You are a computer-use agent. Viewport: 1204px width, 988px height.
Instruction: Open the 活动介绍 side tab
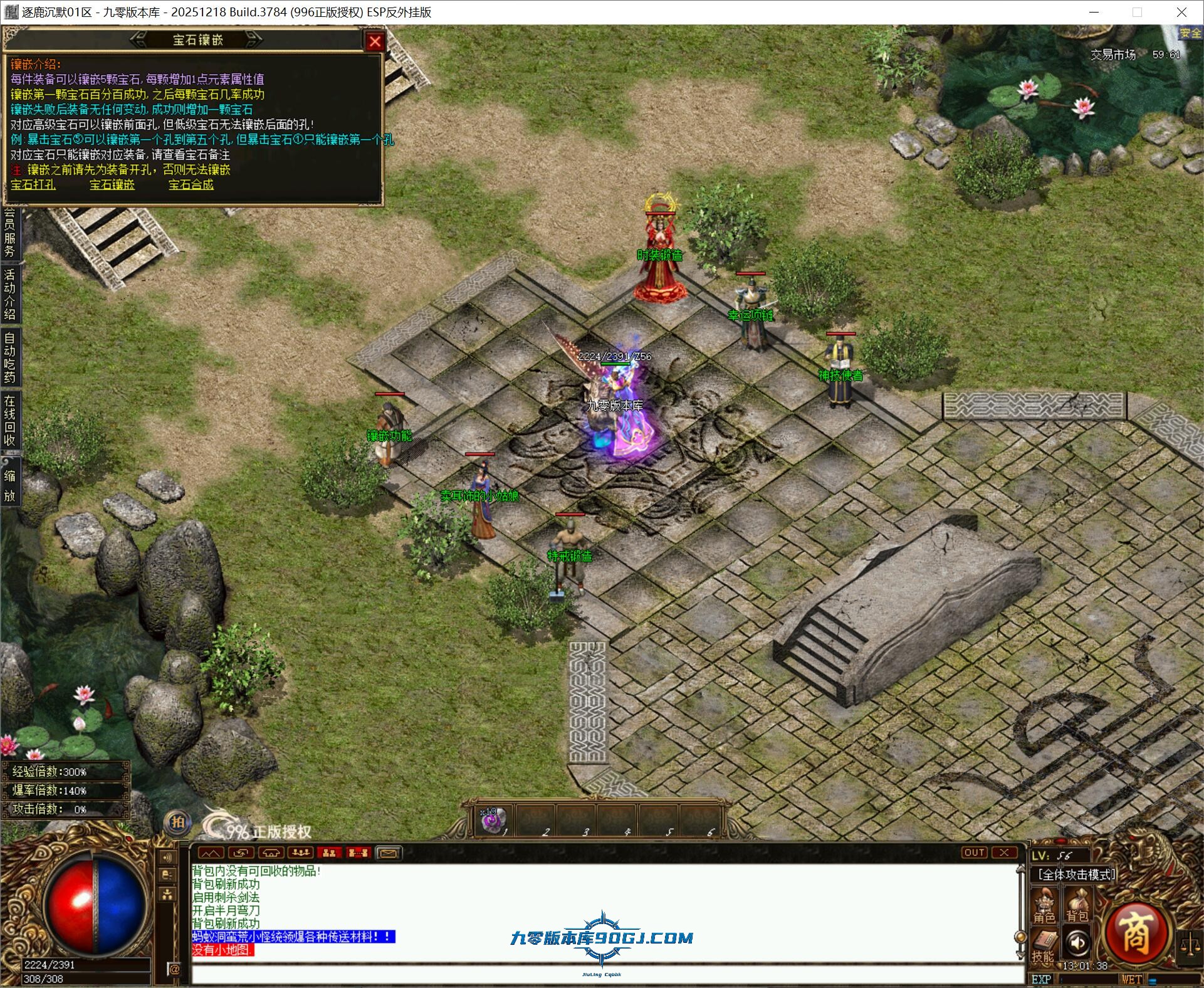[9, 294]
